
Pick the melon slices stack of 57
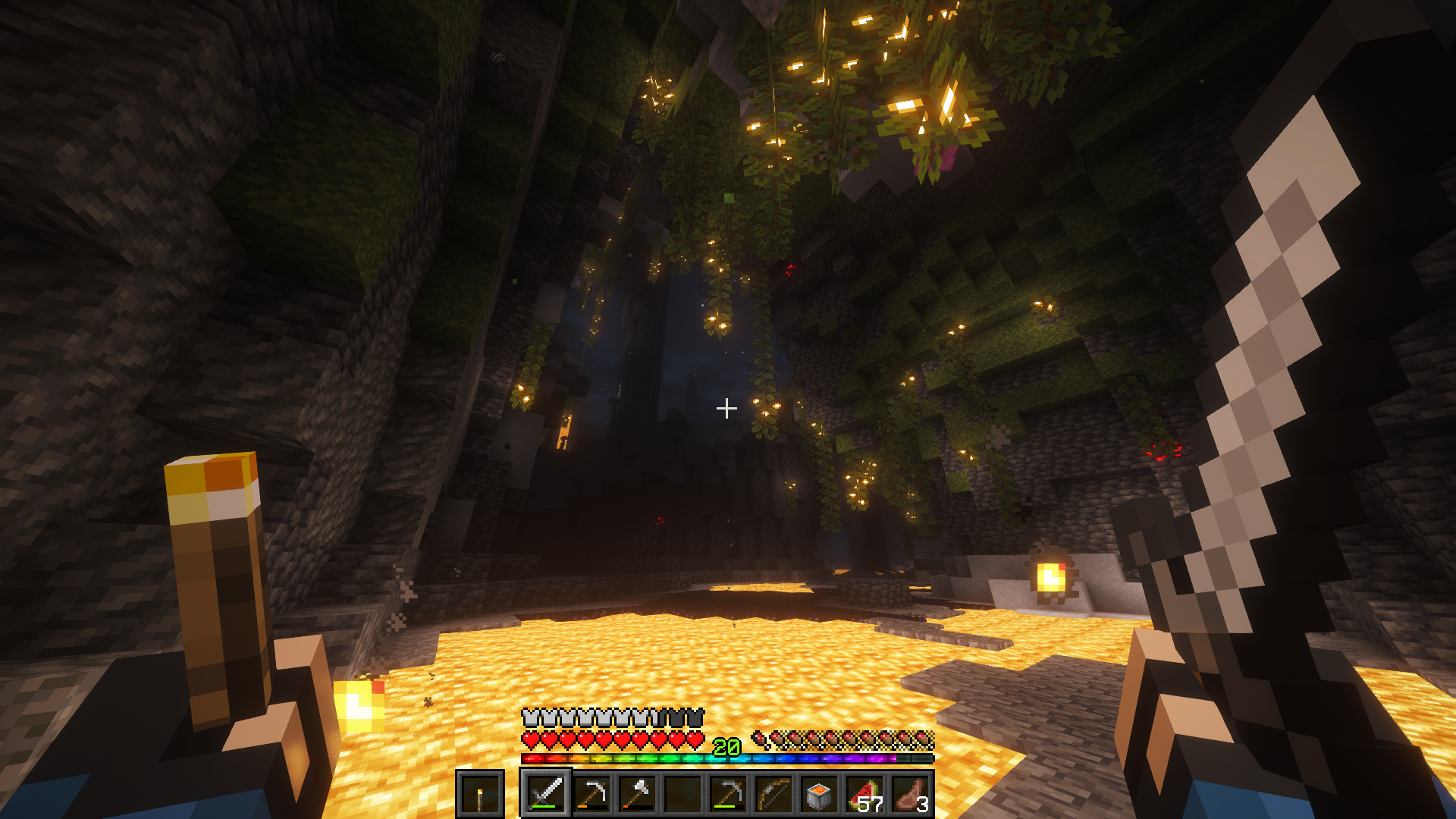click(x=864, y=794)
